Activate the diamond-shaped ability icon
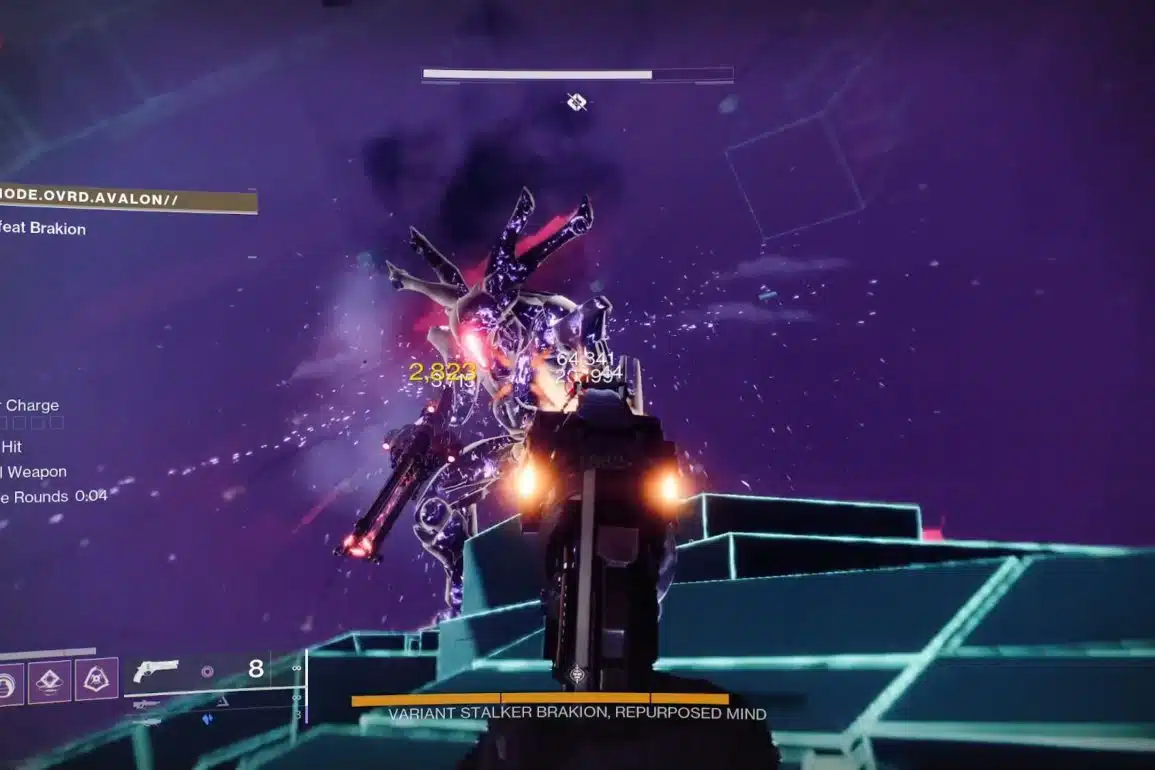 tap(49, 680)
